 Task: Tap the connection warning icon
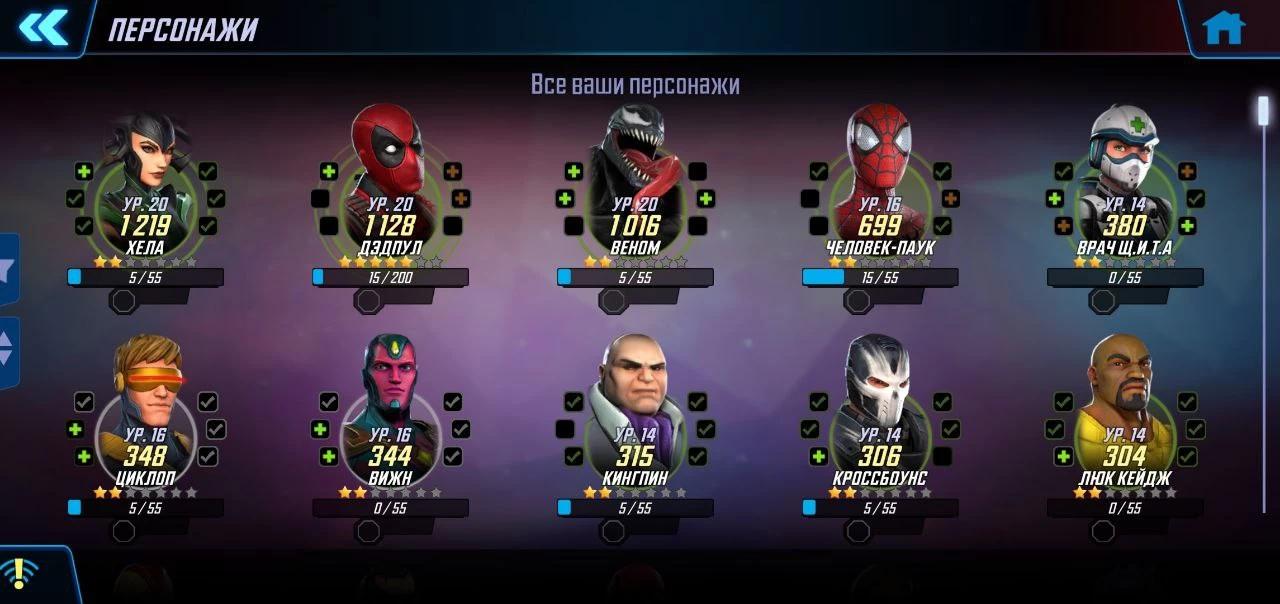tap(18, 573)
